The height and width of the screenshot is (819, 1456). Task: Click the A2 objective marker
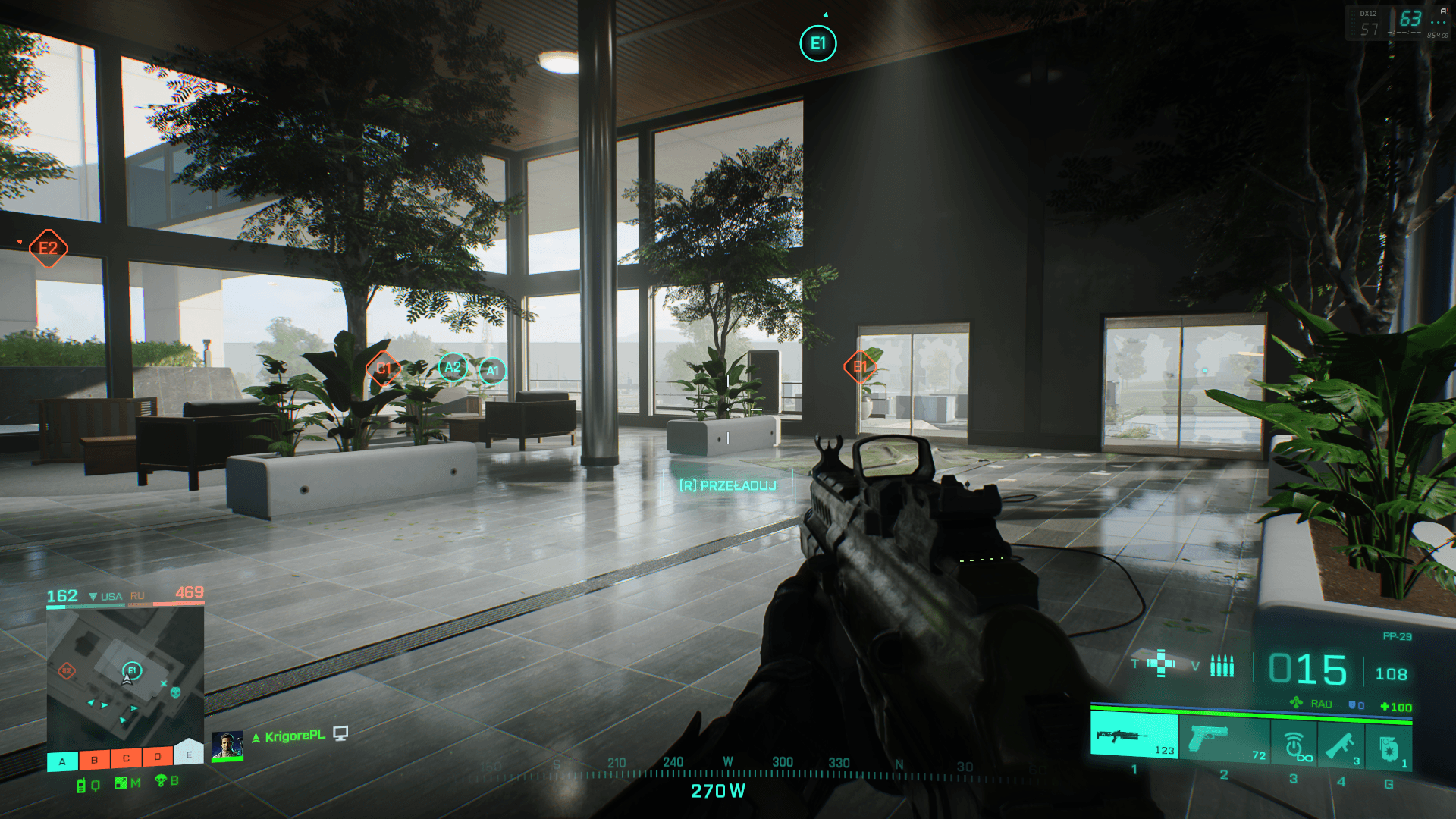(x=453, y=368)
